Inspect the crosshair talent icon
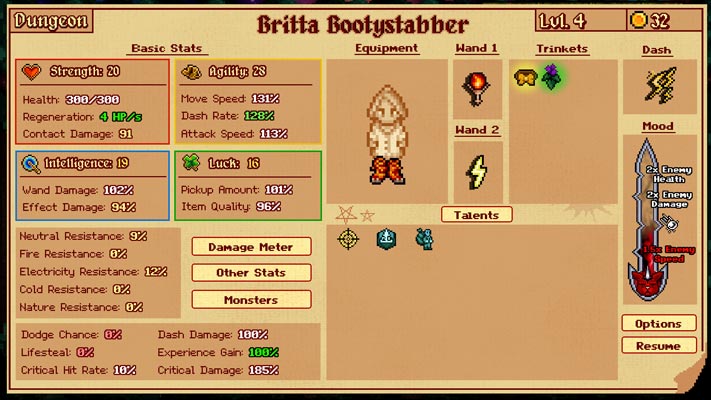This screenshot has width=711, height=400. click(348, 239)
